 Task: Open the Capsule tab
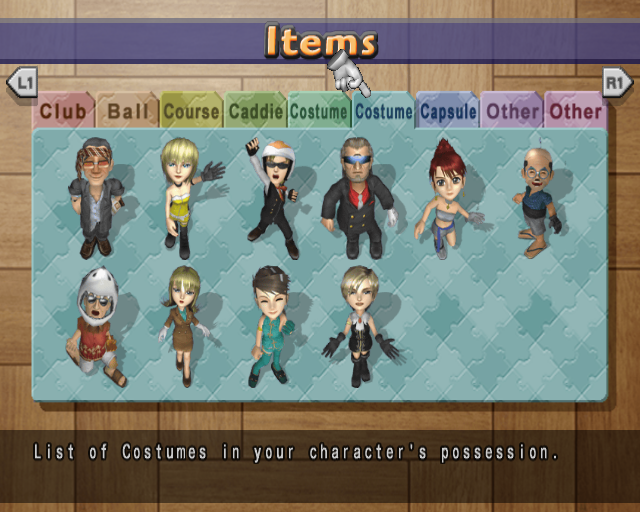point(447,111)
